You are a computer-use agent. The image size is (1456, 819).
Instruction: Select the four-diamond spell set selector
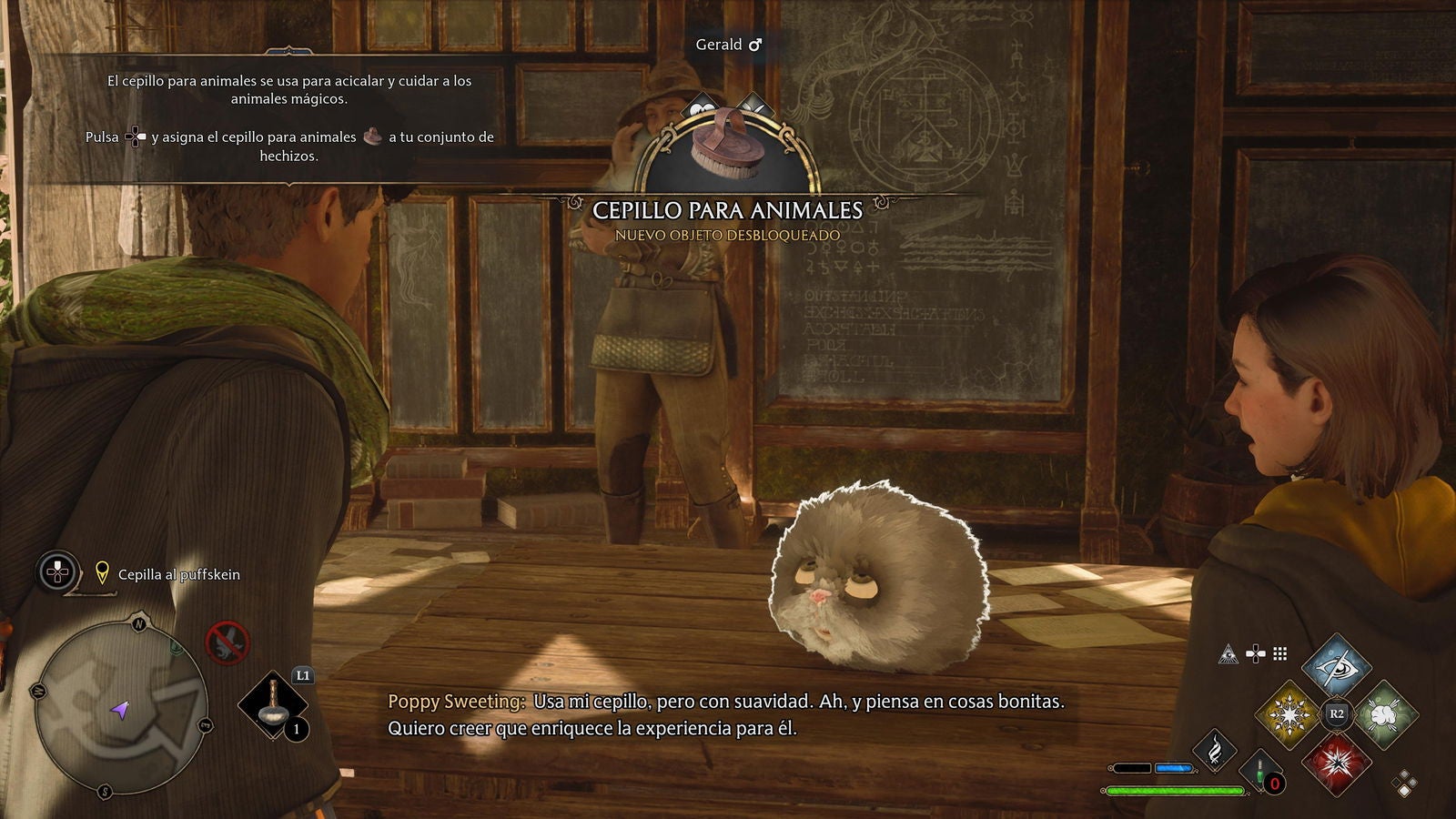tap(1404, 783)
